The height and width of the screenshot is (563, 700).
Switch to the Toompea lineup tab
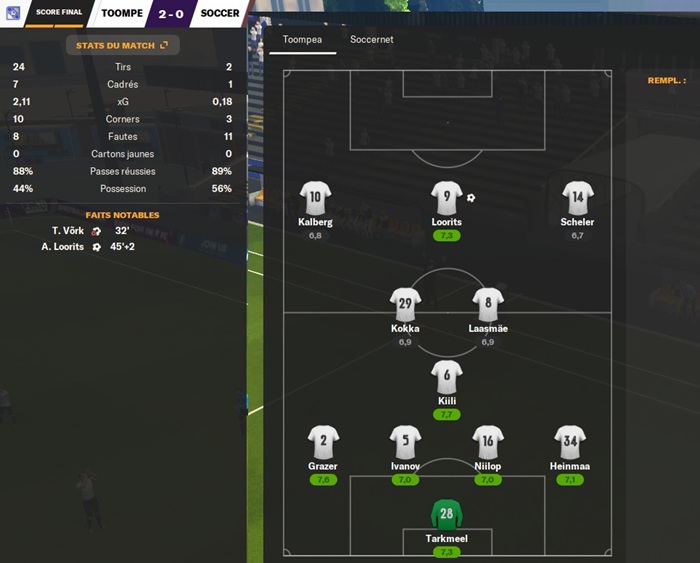tap(302, 40)
